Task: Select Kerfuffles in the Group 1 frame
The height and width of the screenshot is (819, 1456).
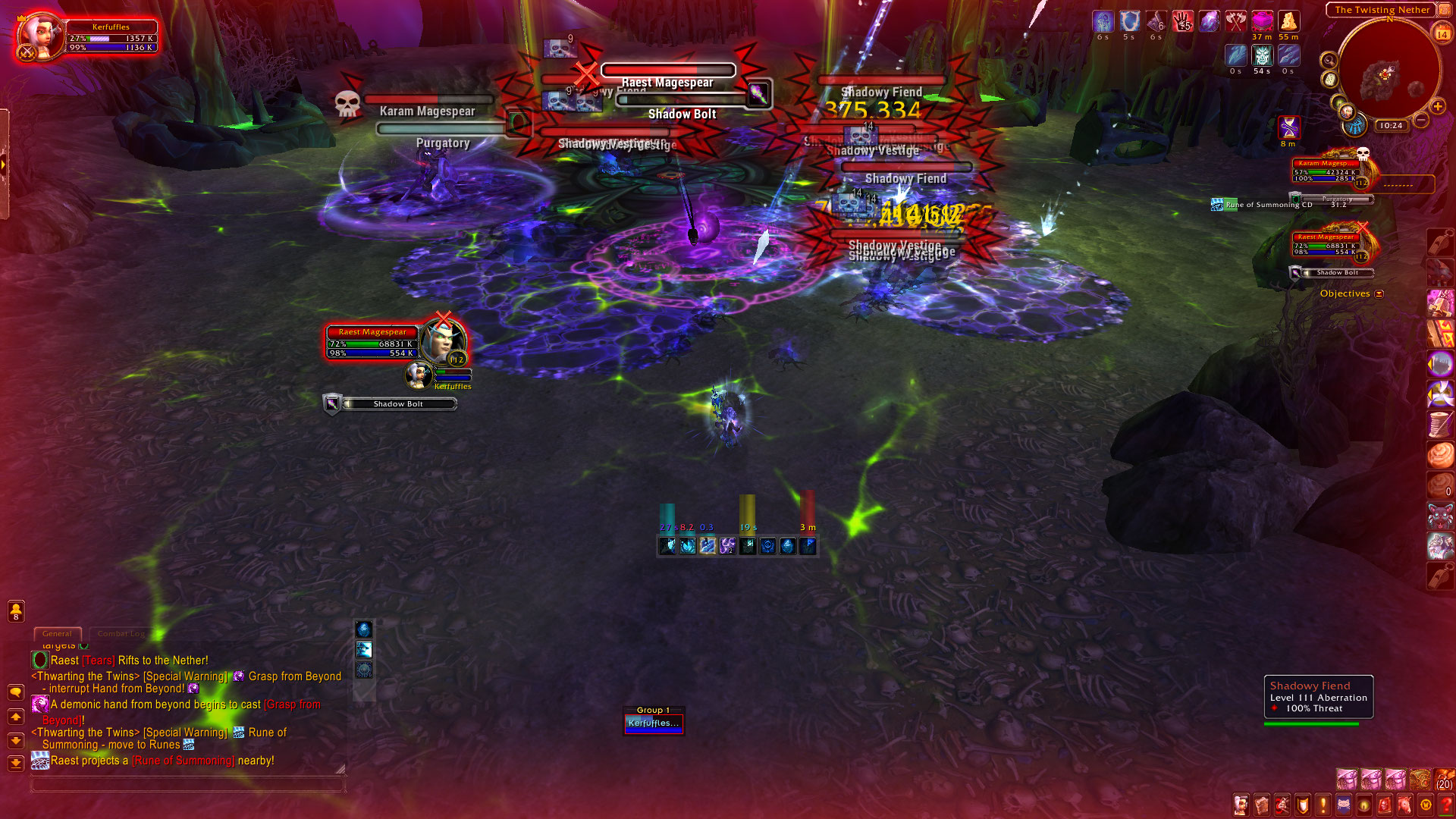Action: (x=654, y=723)
